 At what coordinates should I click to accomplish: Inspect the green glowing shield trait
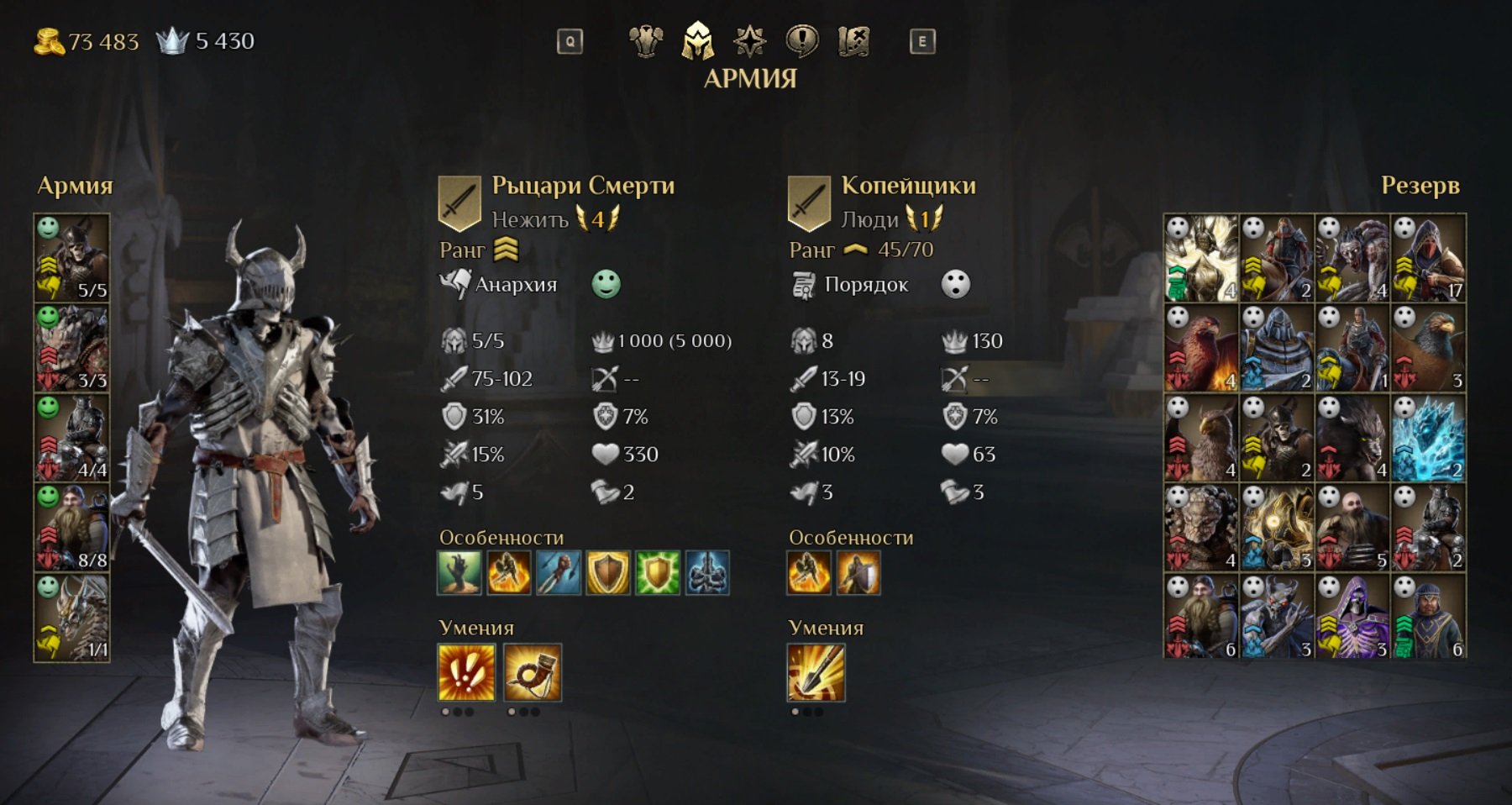pyautogui.click(x=658, y=573)
